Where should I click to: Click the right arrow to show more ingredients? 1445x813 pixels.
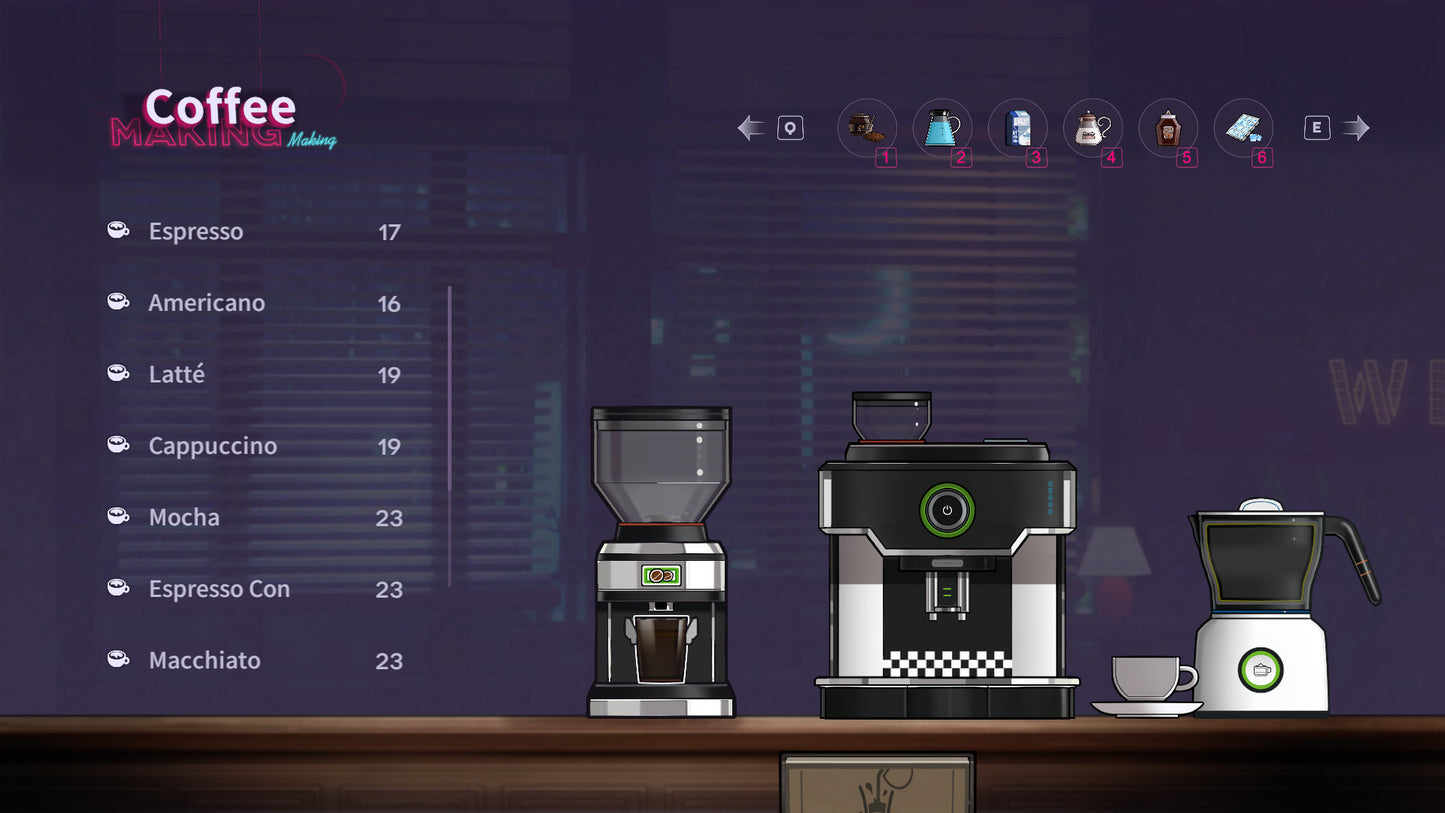[1356, 126]
